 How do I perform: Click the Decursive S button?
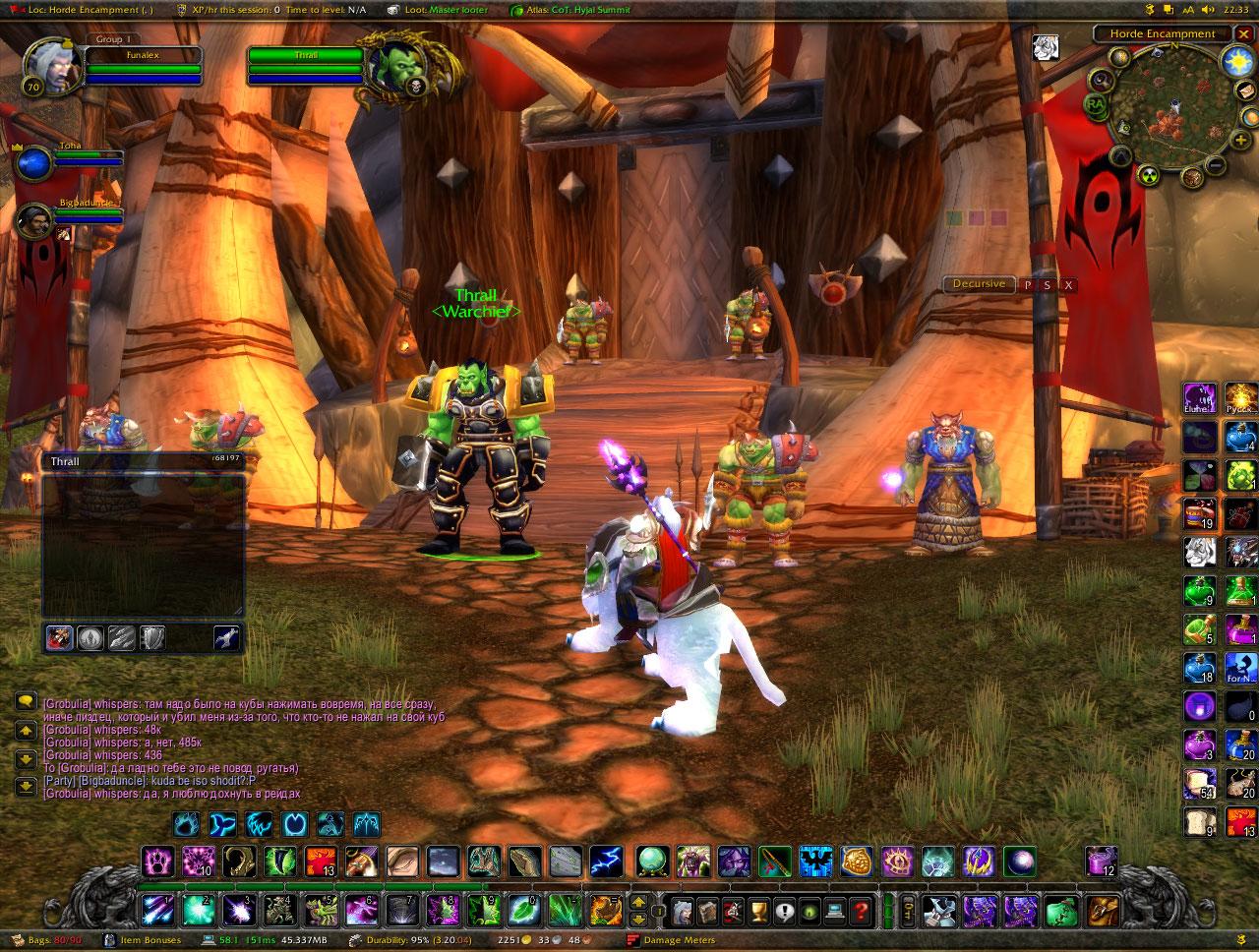click(1048, 285)
